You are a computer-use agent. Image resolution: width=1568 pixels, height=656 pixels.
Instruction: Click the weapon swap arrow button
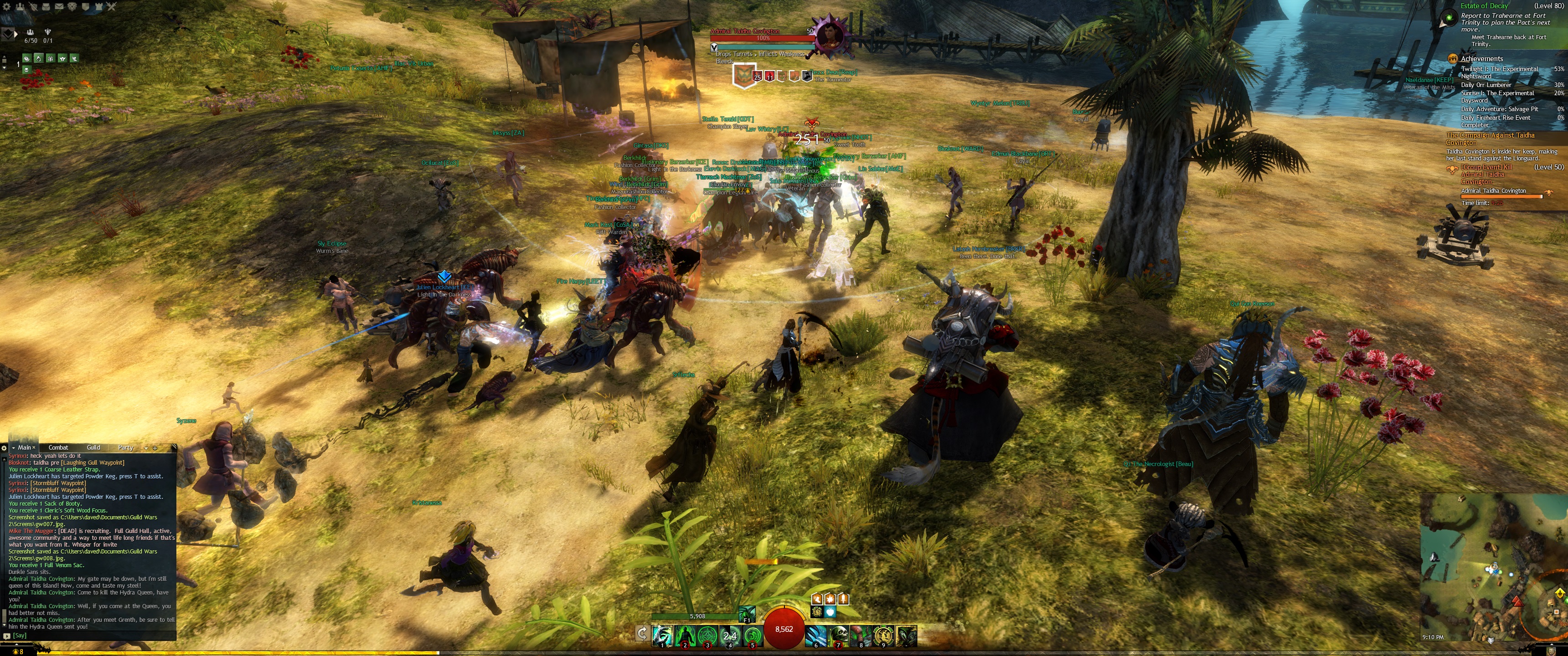[x=642, y=634]
